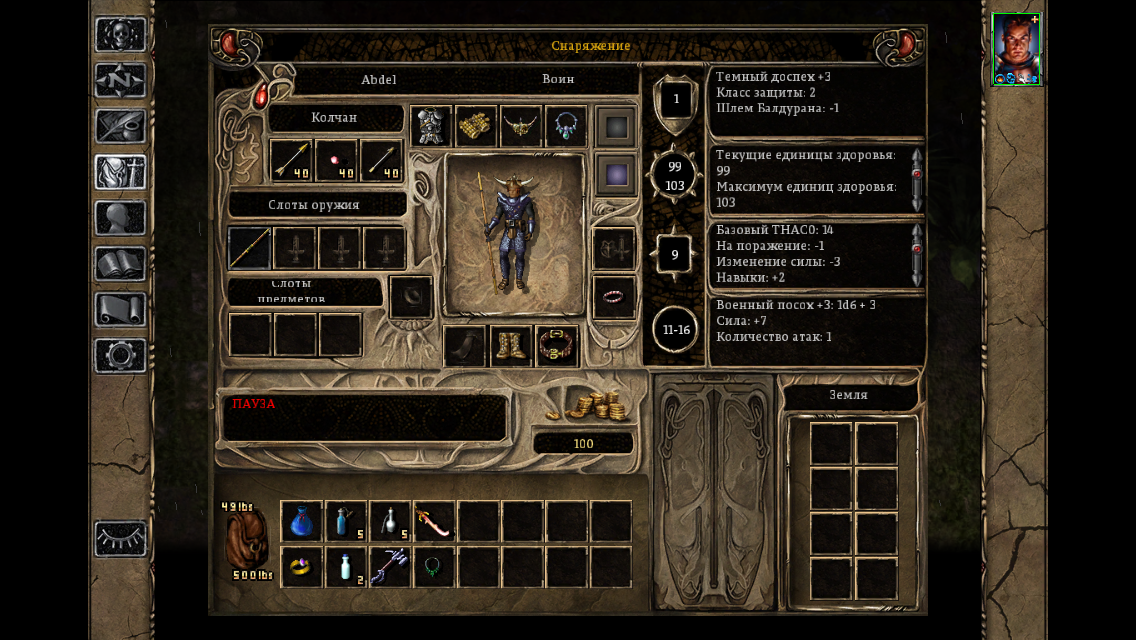Open options with the gear button

(x=121, y=356)
